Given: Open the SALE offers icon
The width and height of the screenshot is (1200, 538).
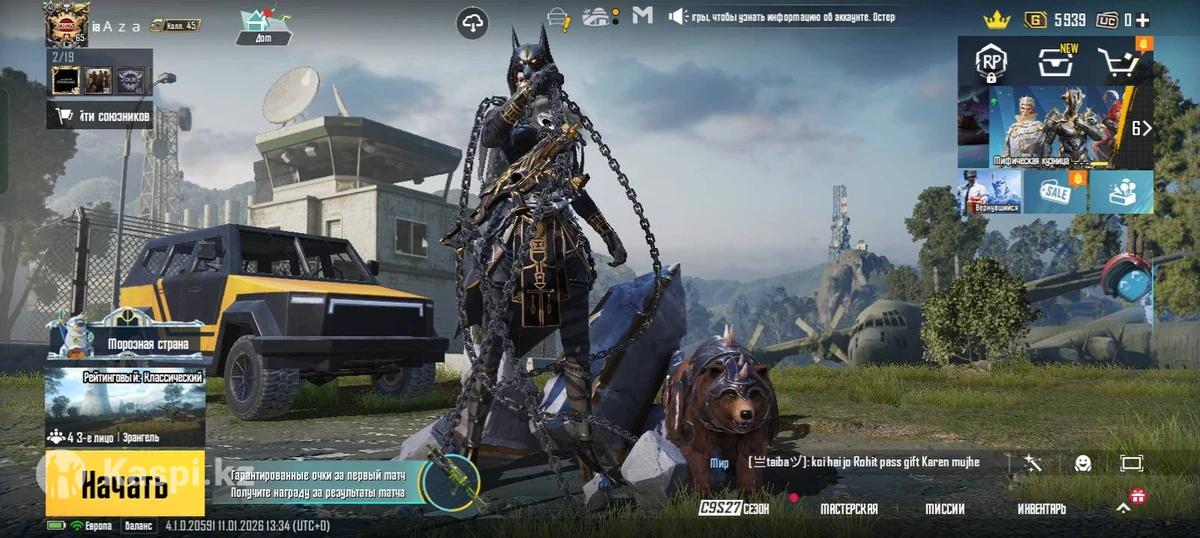Looking at the screenshot, I should click(1054, 191).
